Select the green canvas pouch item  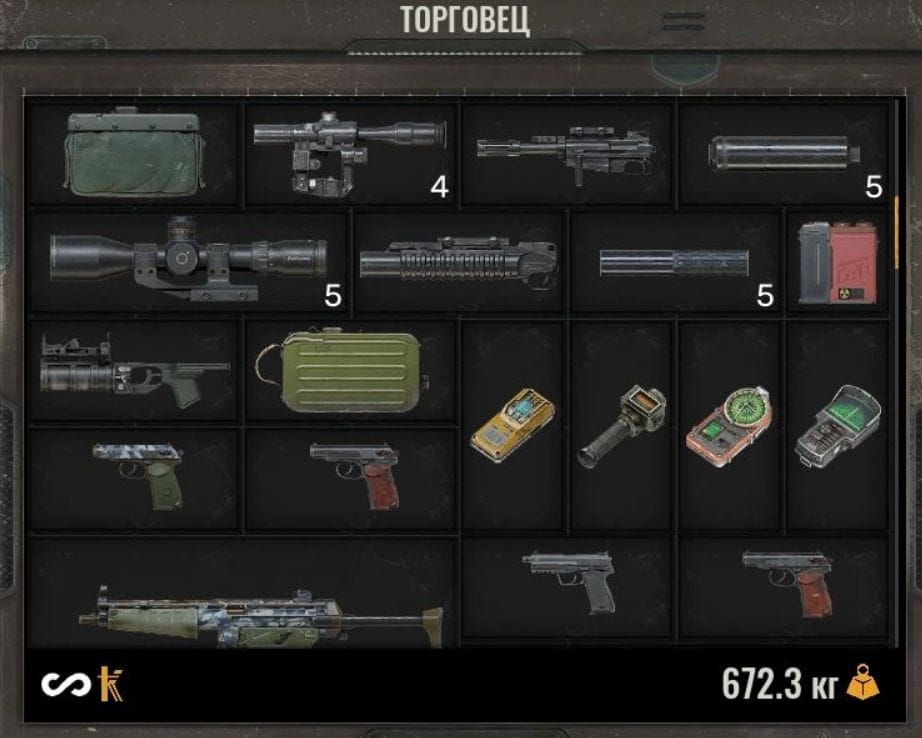[133, 153]
